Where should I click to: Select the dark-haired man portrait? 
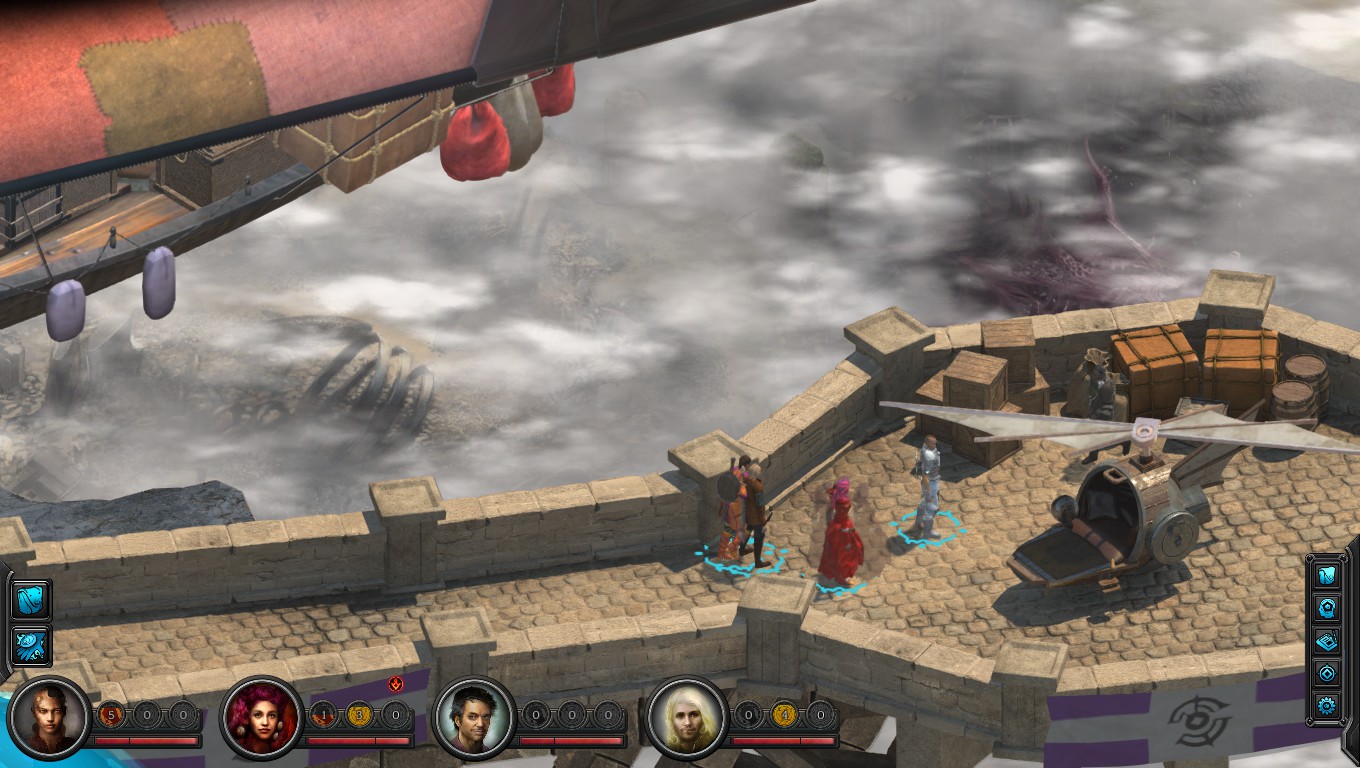point(474,718)
